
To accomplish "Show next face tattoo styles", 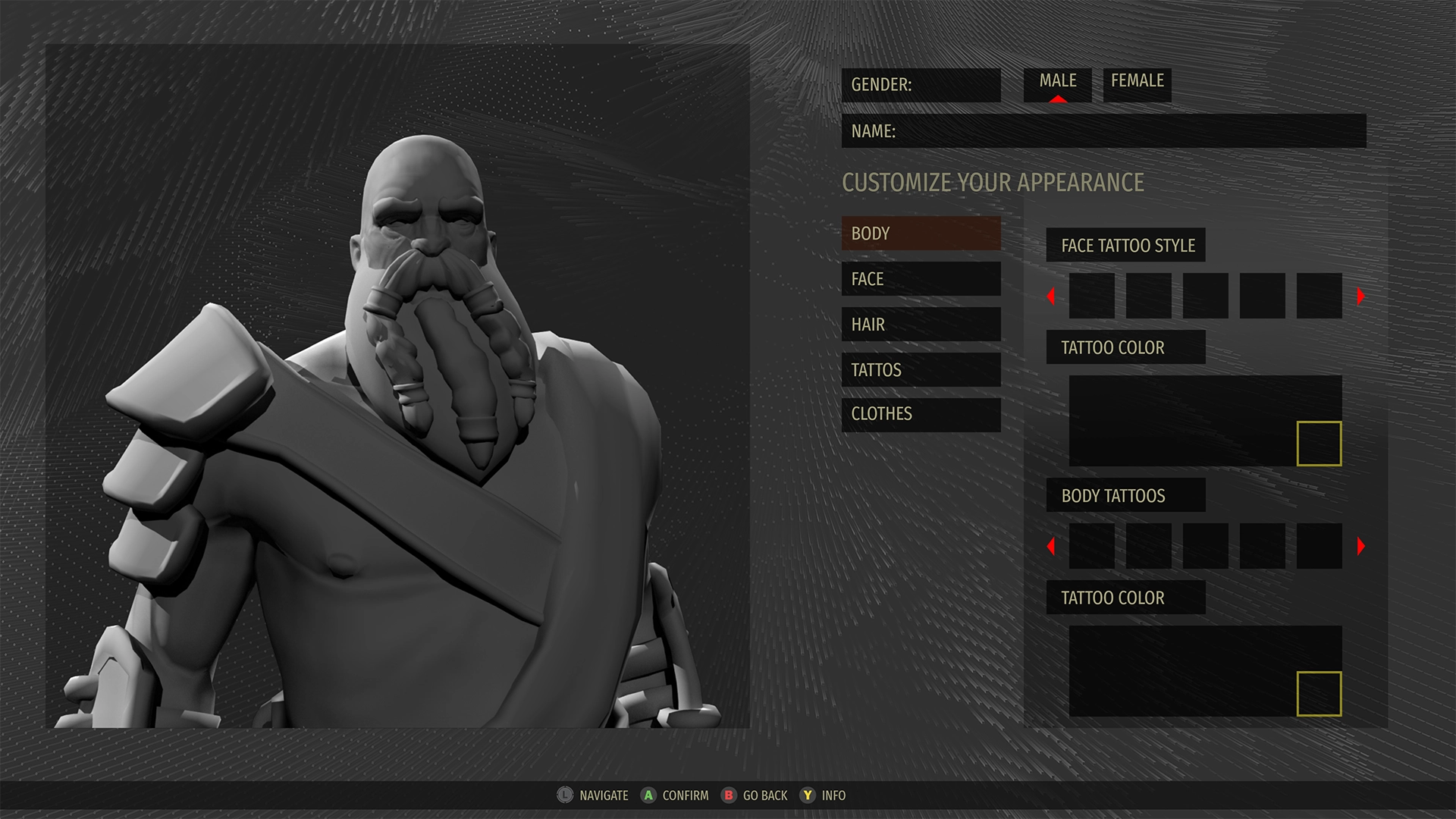I will coord(1360,296).
